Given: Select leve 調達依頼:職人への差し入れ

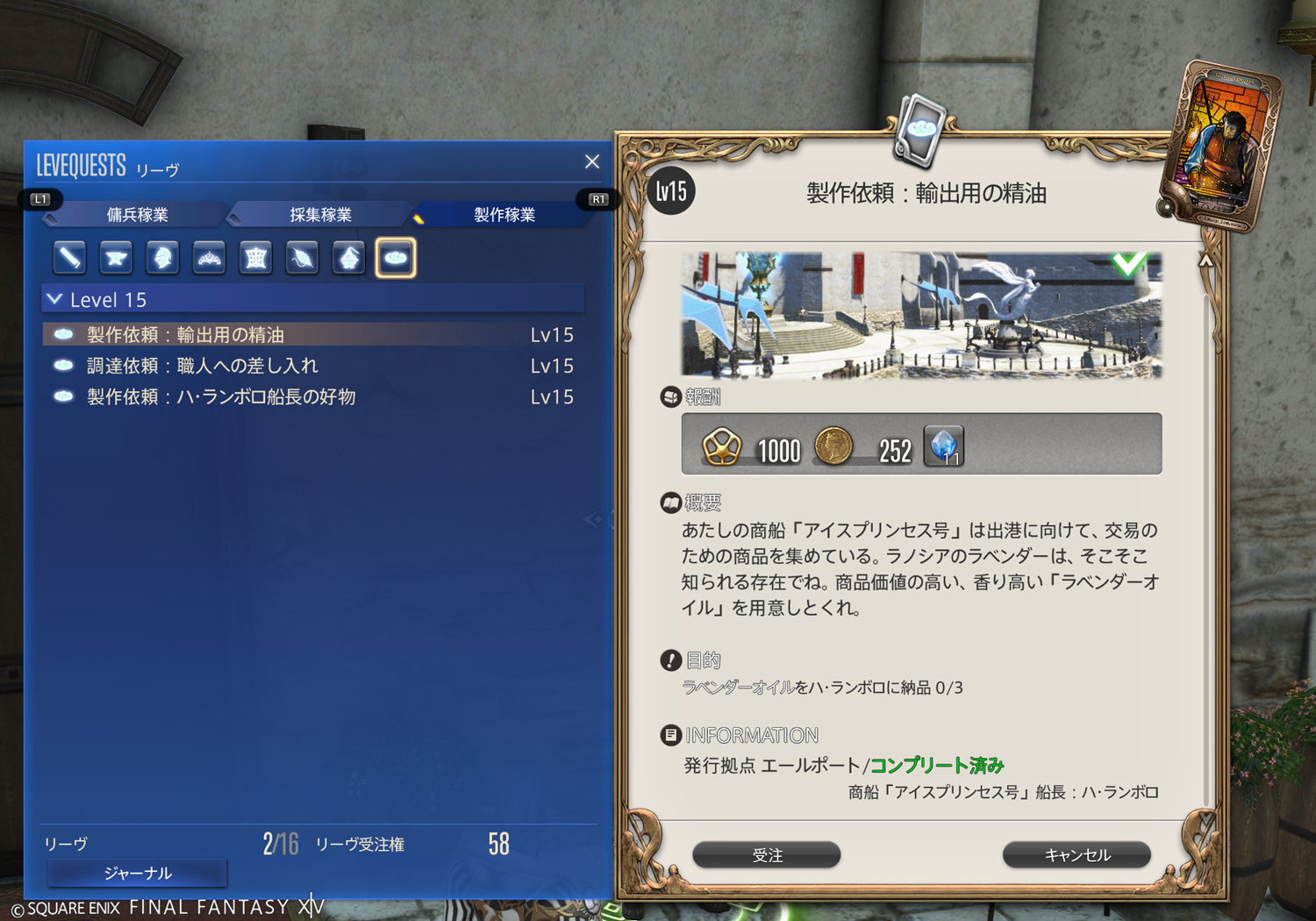Looking at the screenshot, I should (x=203, y=366).
